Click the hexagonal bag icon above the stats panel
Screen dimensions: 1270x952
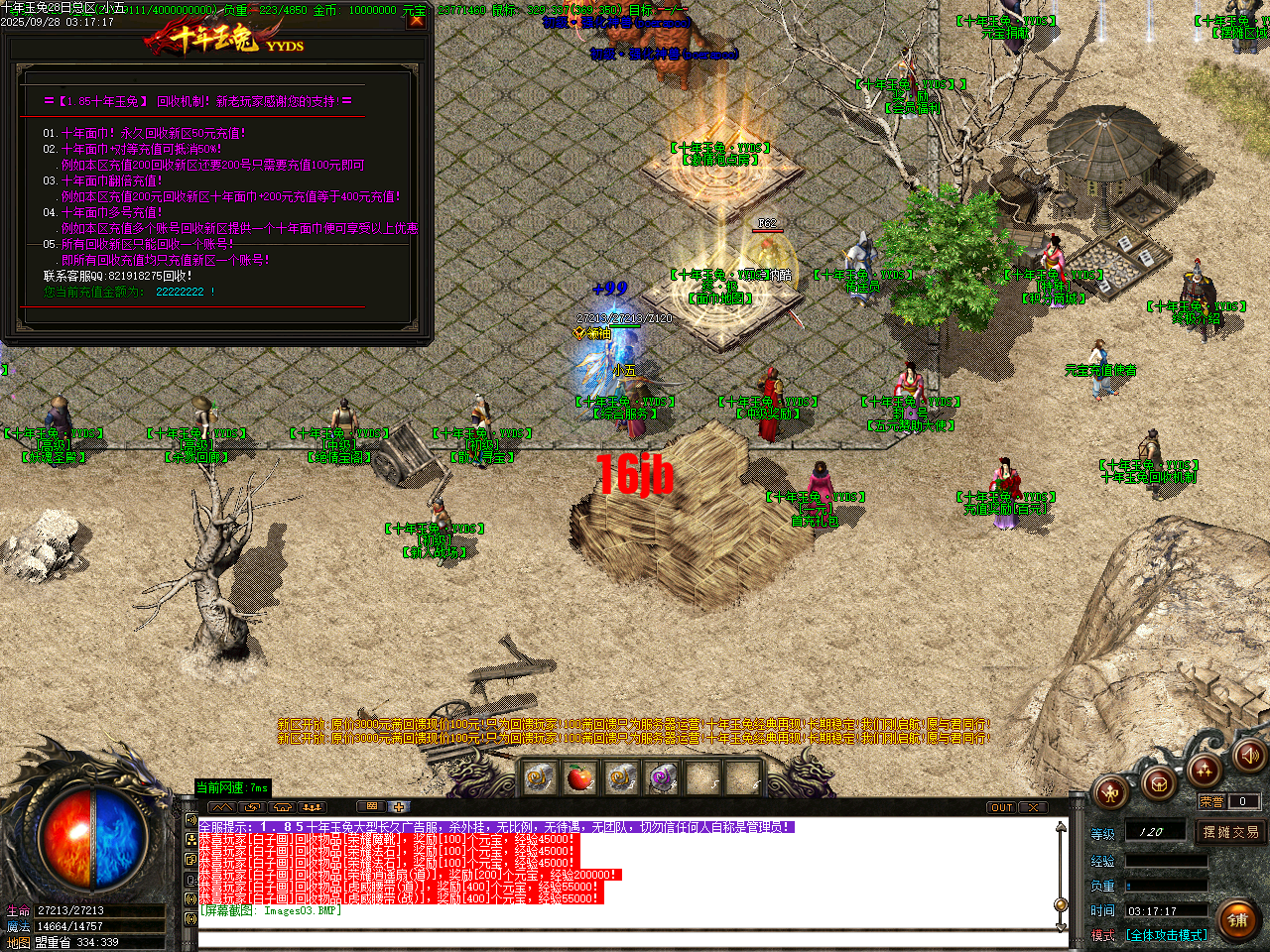pyautogui.click(x=1158, y=783)
